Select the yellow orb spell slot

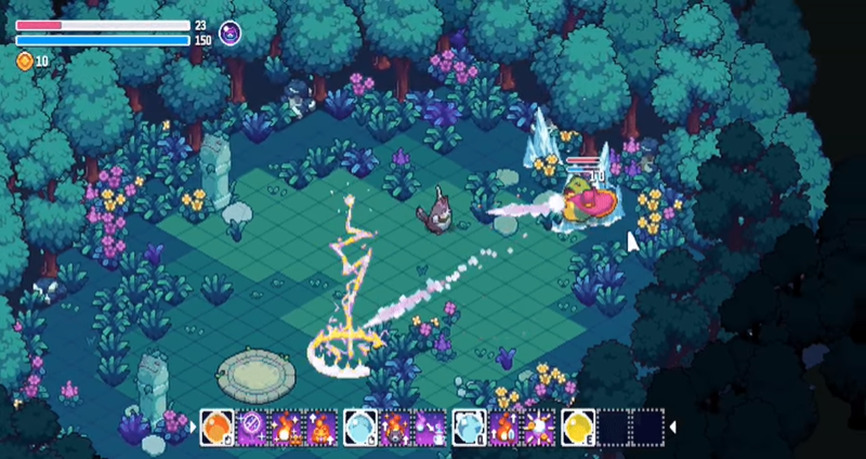coord(577,427)
